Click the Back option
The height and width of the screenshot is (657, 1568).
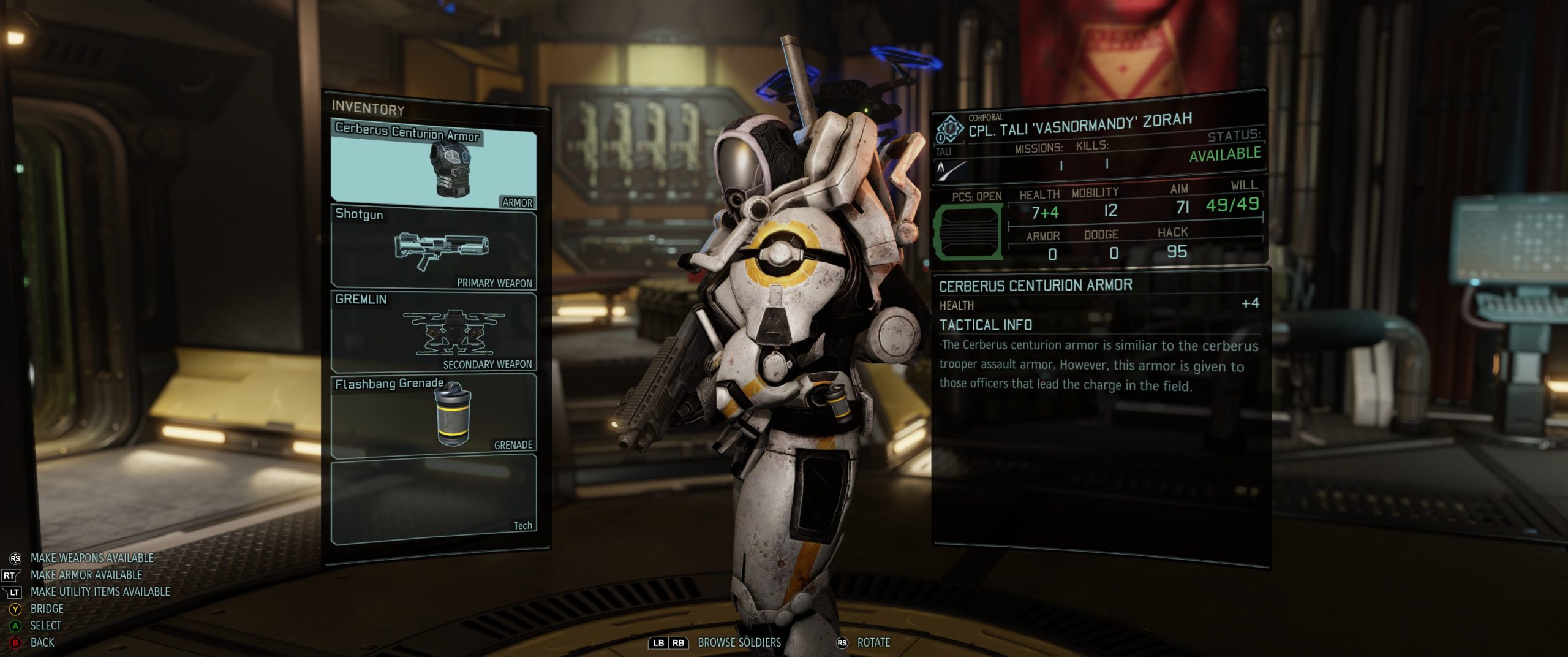click(42, 642)
